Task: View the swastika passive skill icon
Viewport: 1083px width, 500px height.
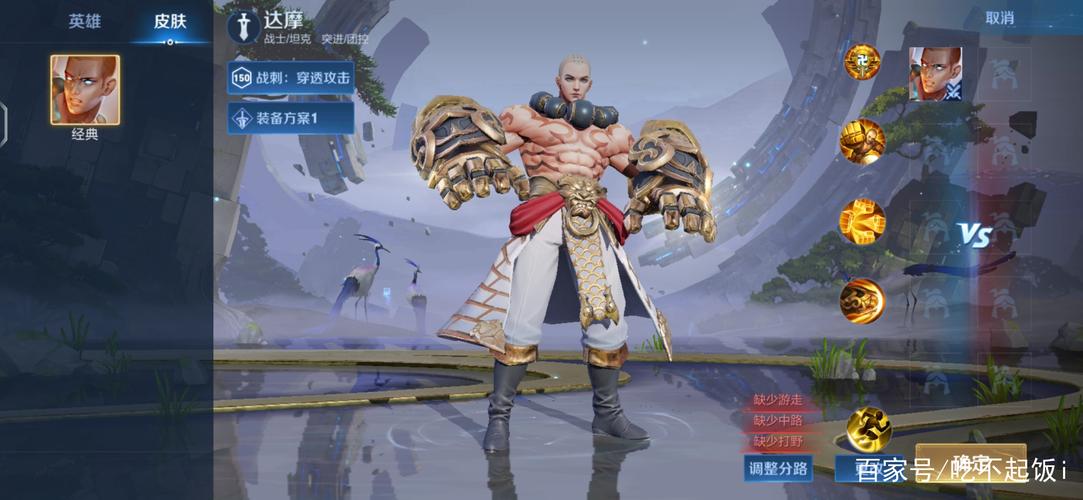Action: click(x=861, y=62)
